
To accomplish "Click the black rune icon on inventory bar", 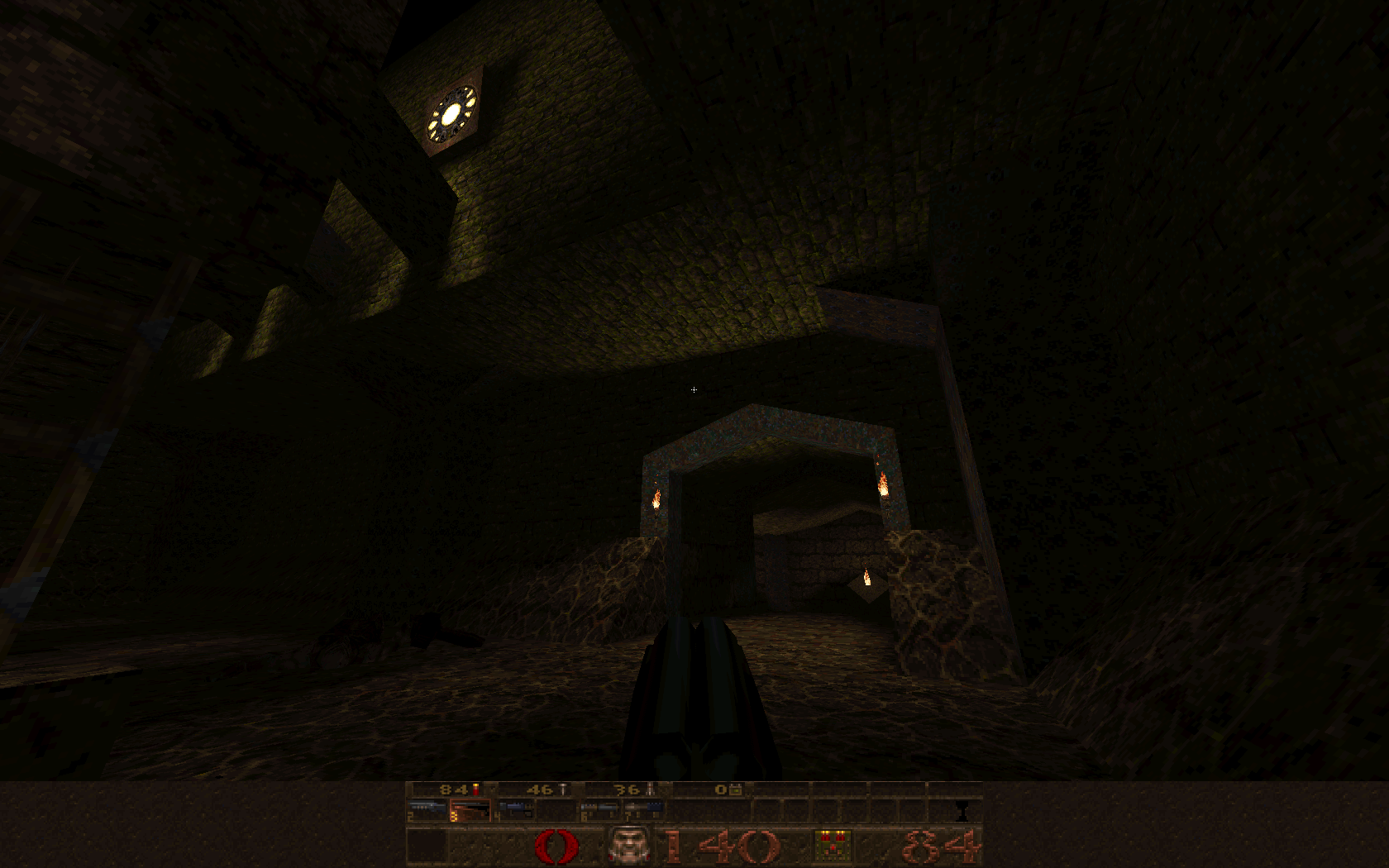I will pyautogui.click(x=962, y=810).
